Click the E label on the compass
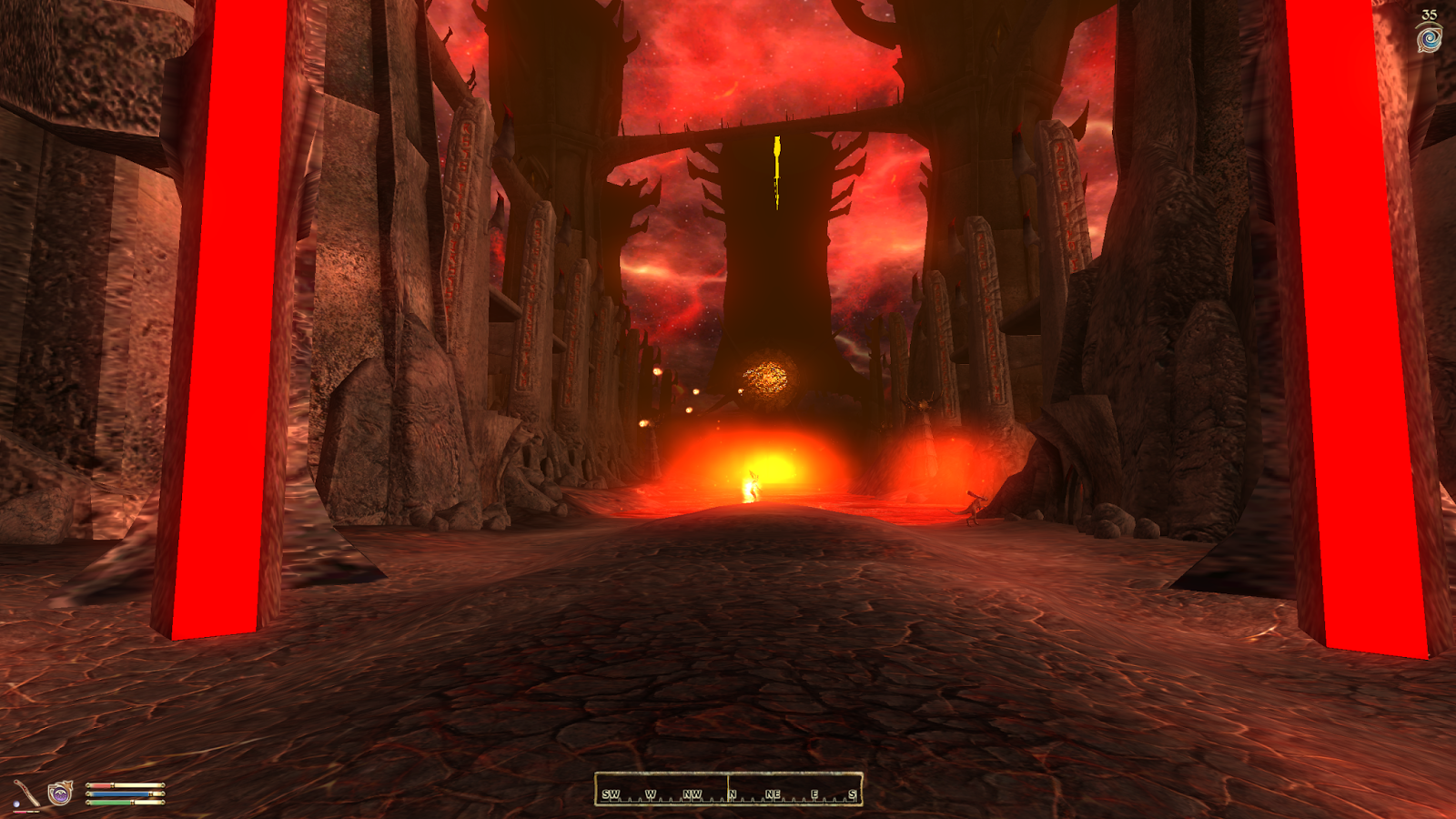Image resolution: width=1456 pixels, height=819 pixels. point(815,794)
